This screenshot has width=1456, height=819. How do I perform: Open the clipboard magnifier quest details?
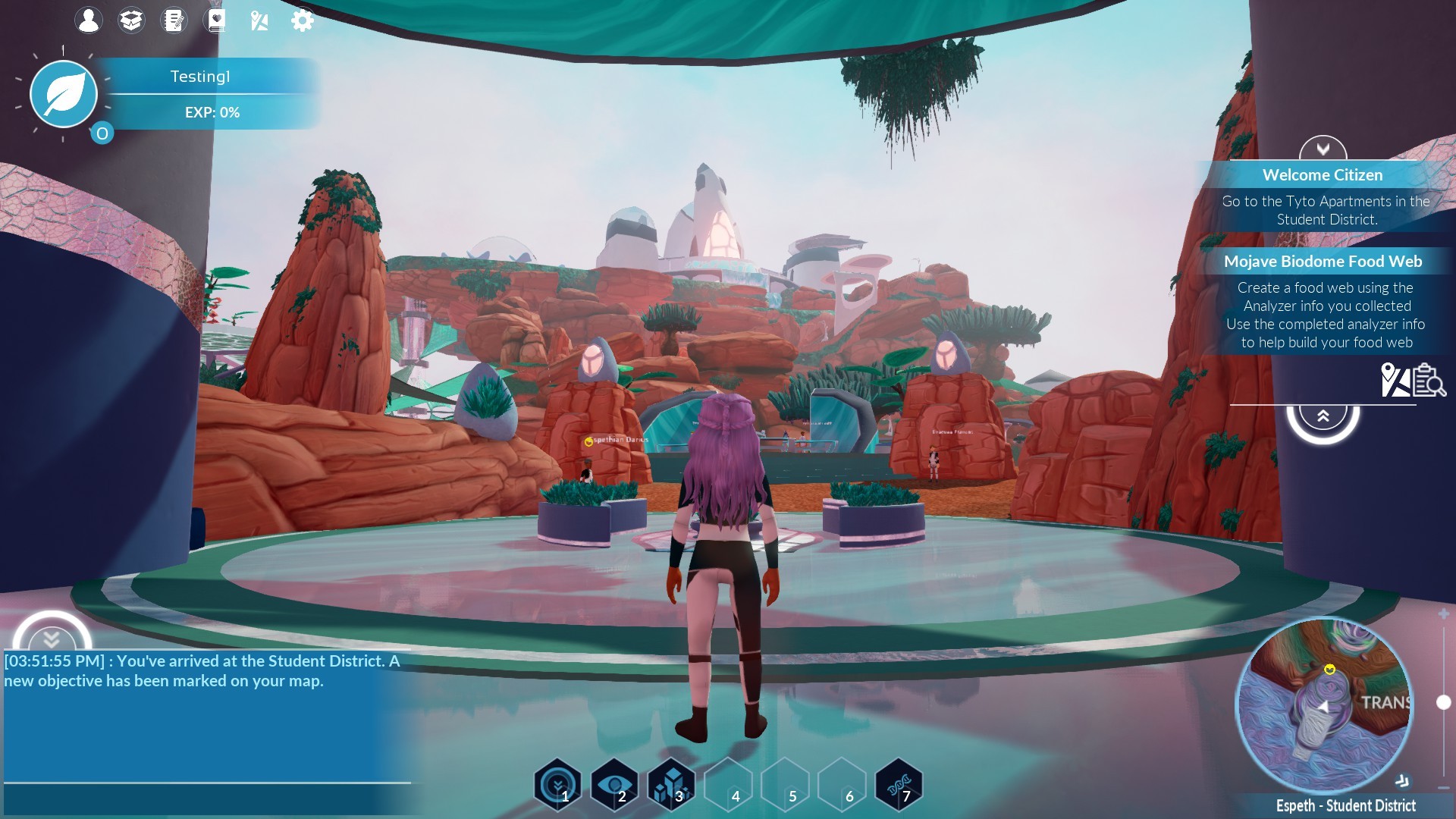tap(1429, 380)
